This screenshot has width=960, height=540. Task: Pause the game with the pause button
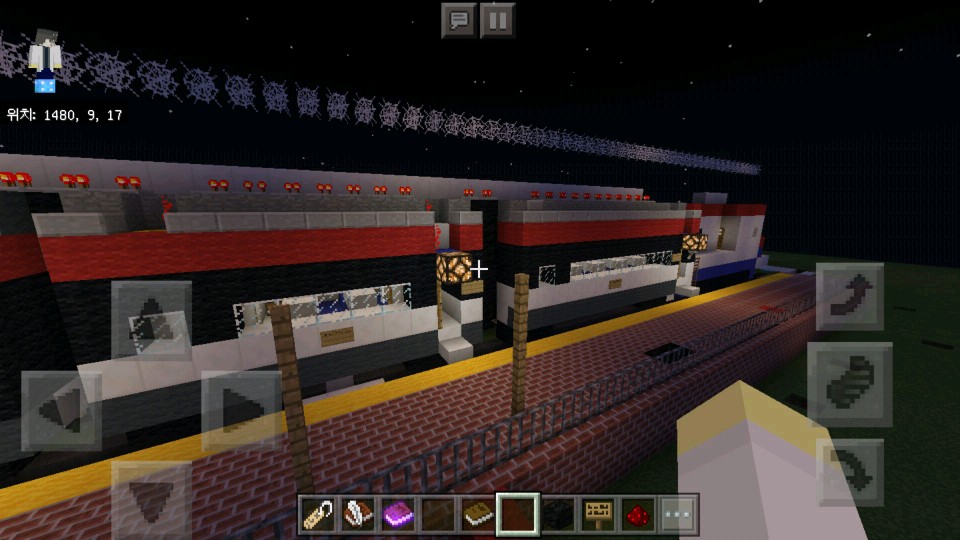point(497,20)
